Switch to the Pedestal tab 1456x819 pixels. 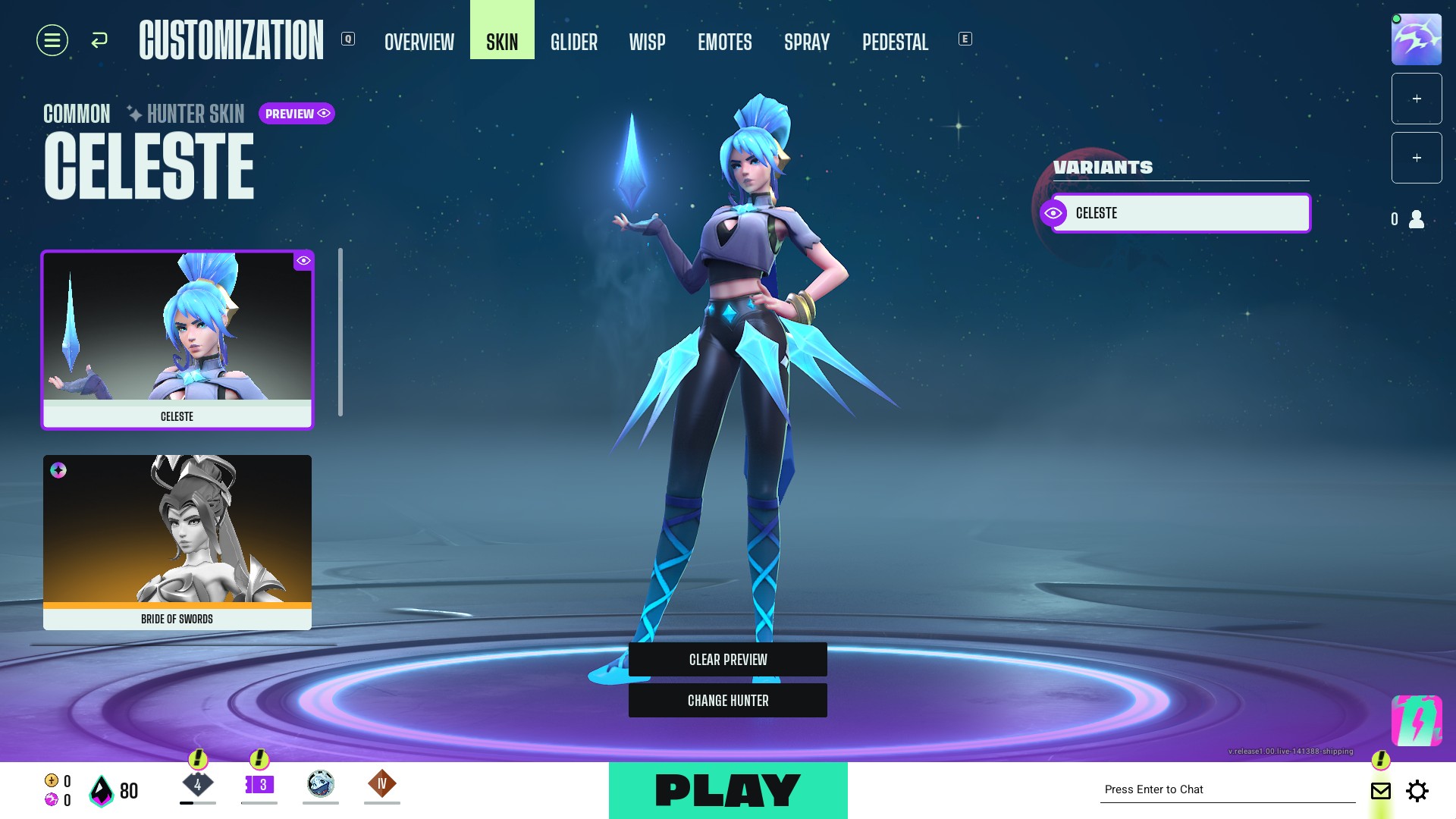tap(895, 42)
